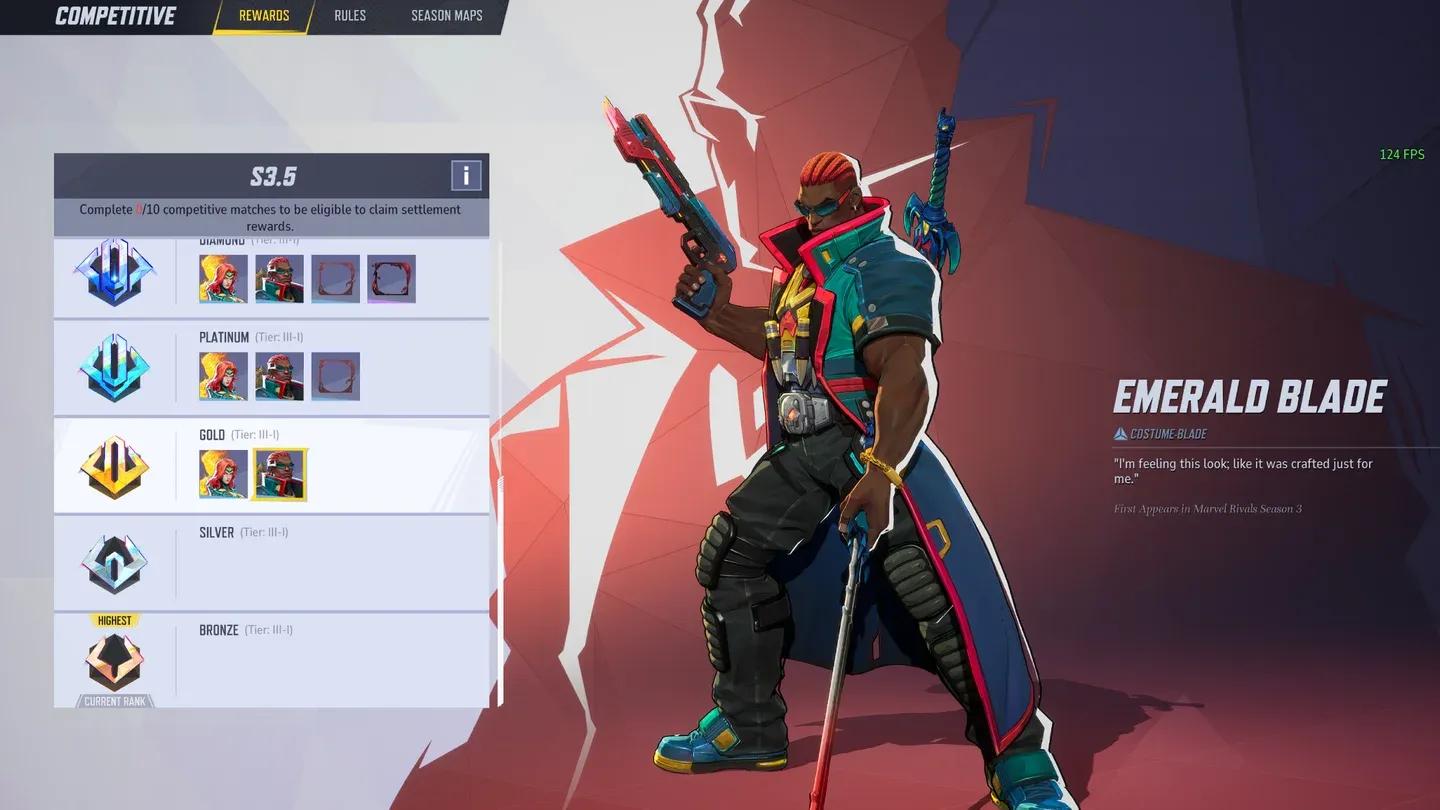
Task: Click the Bronze rank emblem marked Current Rank
Action: coord(113,660)
